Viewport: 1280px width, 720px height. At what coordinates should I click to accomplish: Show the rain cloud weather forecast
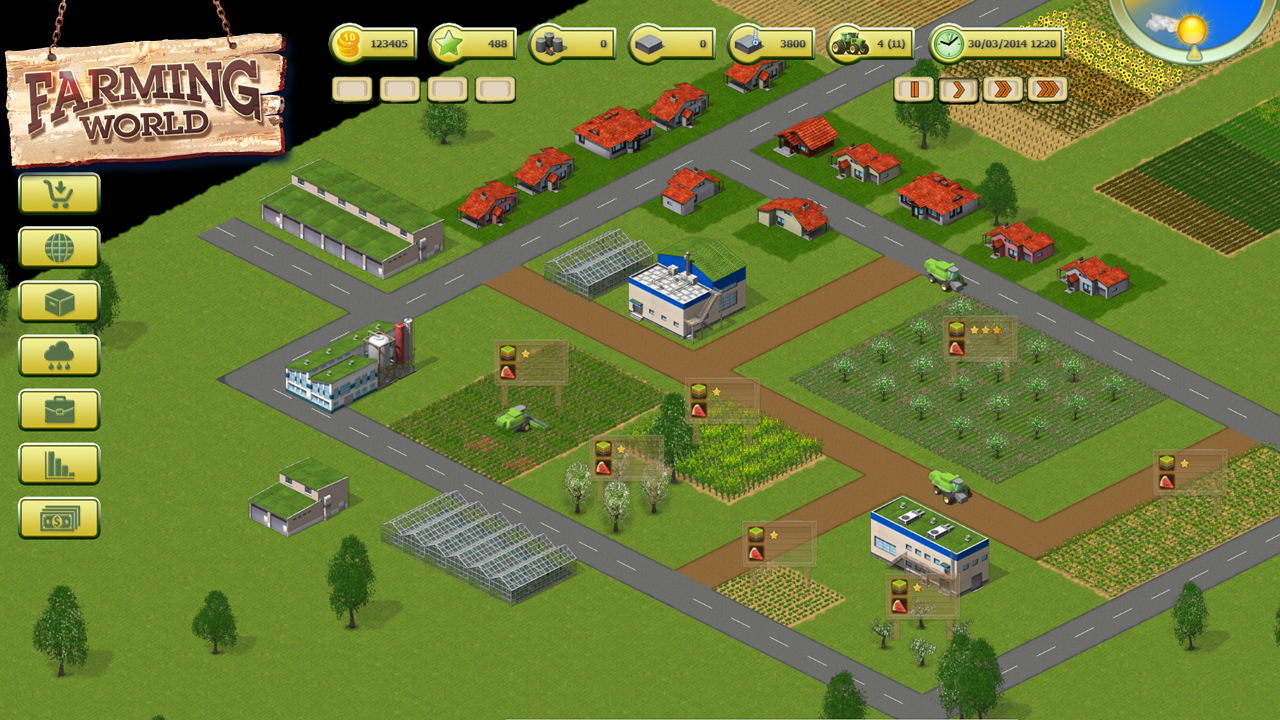coord(59,356)
